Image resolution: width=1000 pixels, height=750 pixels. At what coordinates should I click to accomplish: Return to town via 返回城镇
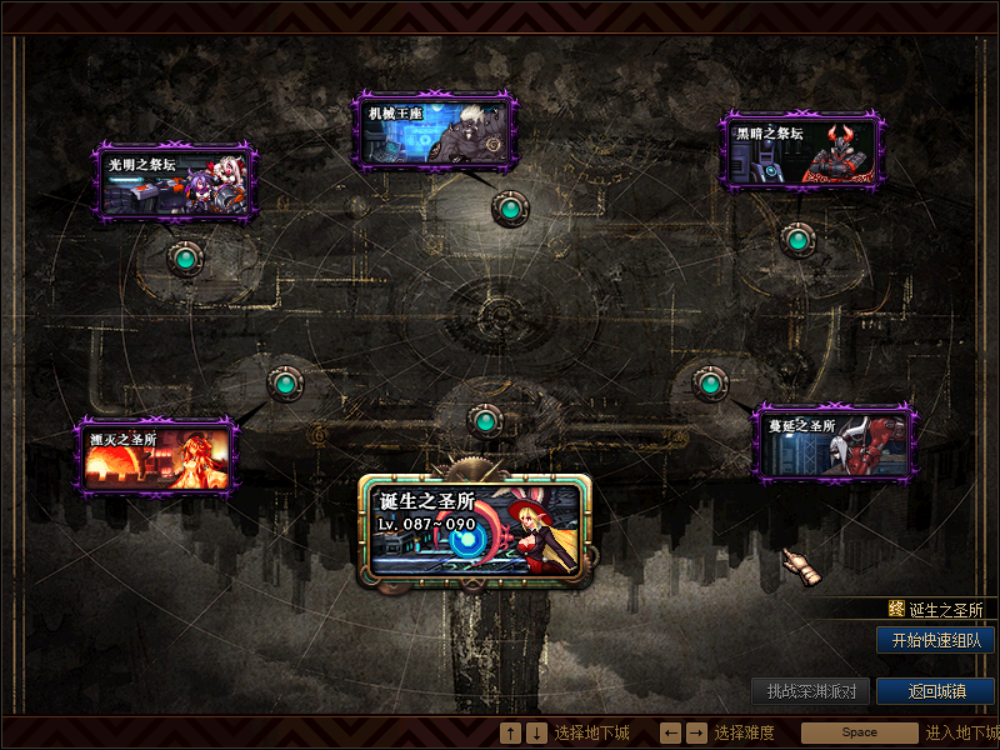coord(936,691)
